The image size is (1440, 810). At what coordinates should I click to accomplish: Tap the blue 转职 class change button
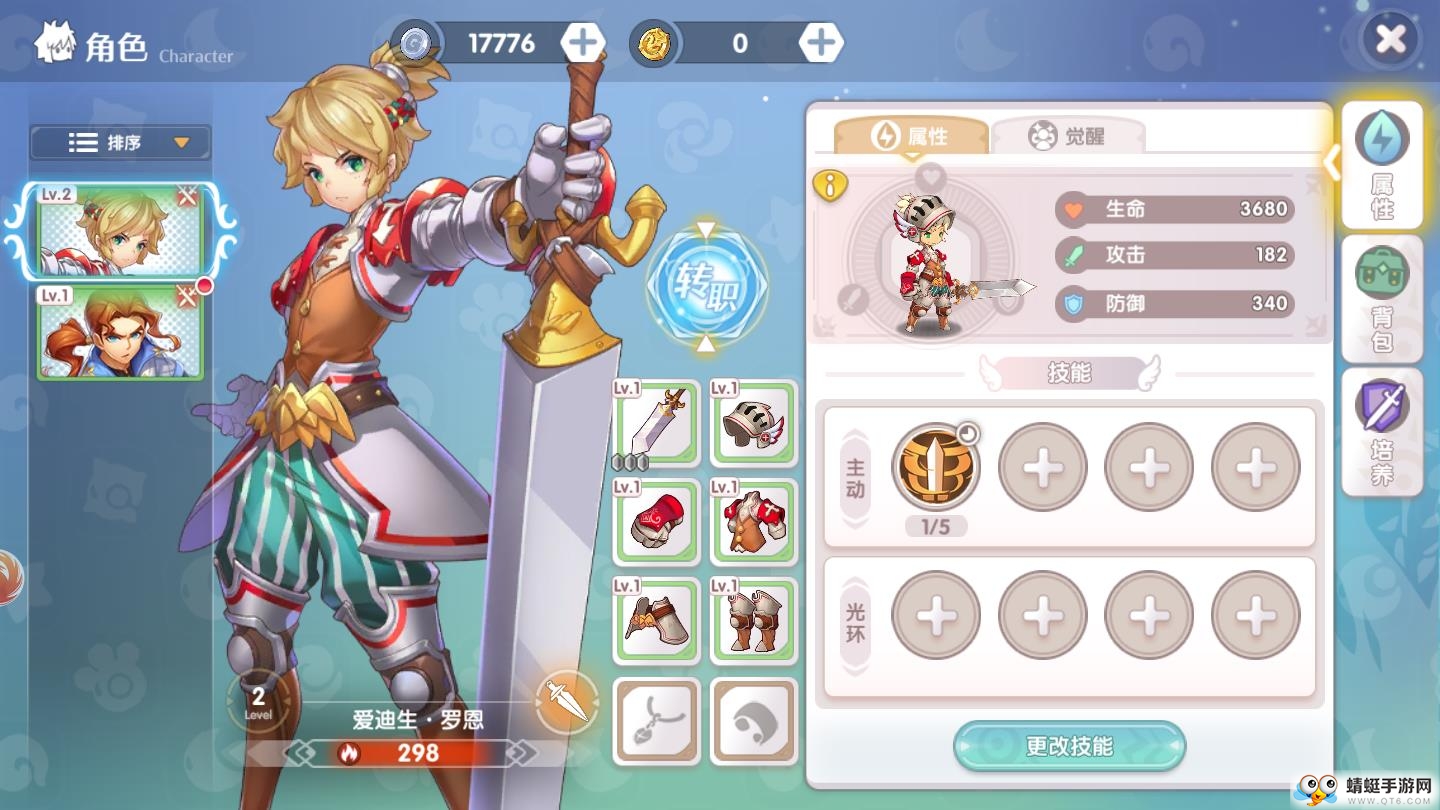[706, 286]
